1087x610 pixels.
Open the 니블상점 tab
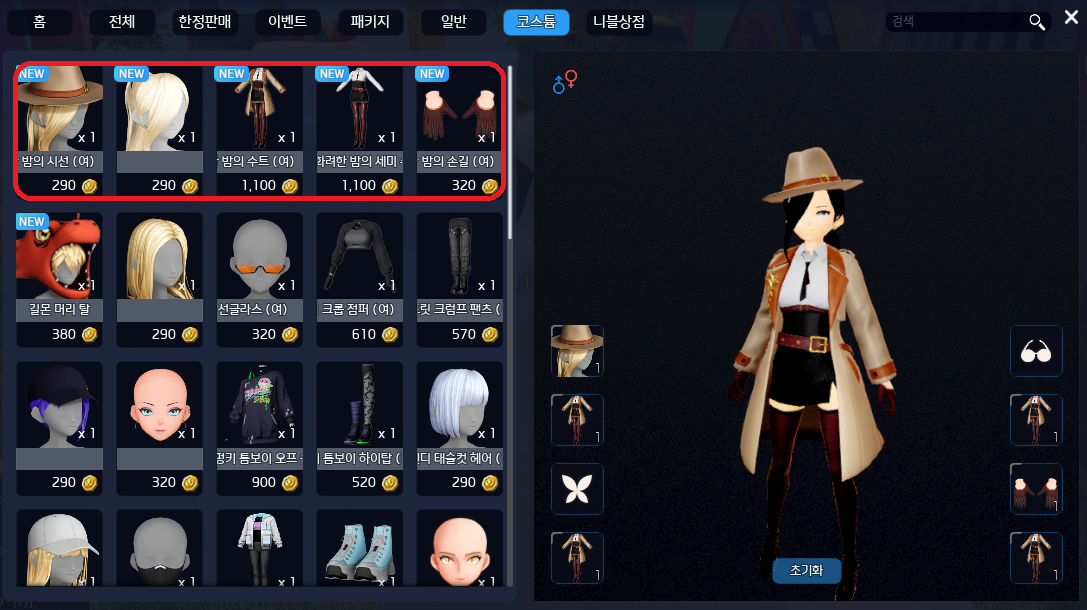click(619, 22)
